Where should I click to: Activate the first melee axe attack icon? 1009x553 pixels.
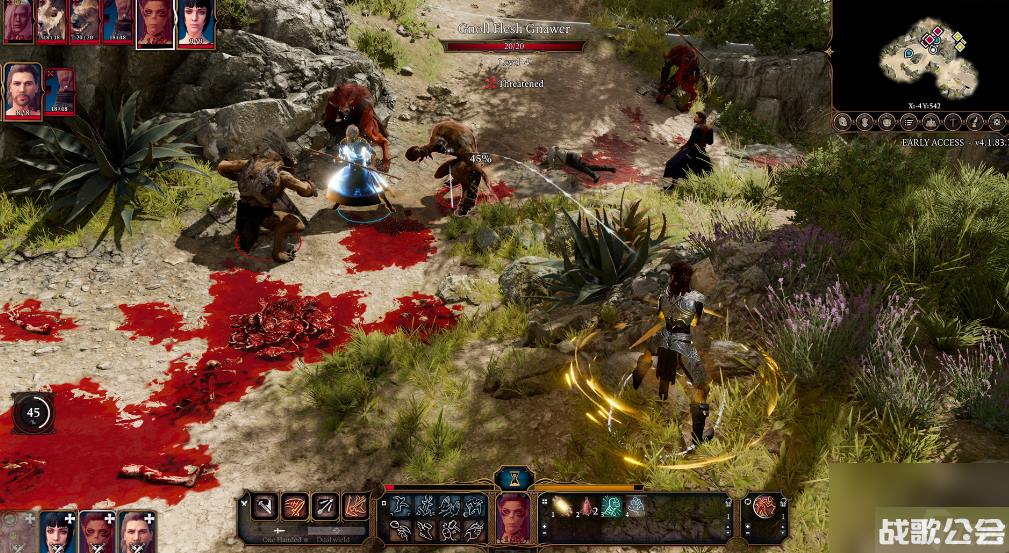tap(264, 506)
